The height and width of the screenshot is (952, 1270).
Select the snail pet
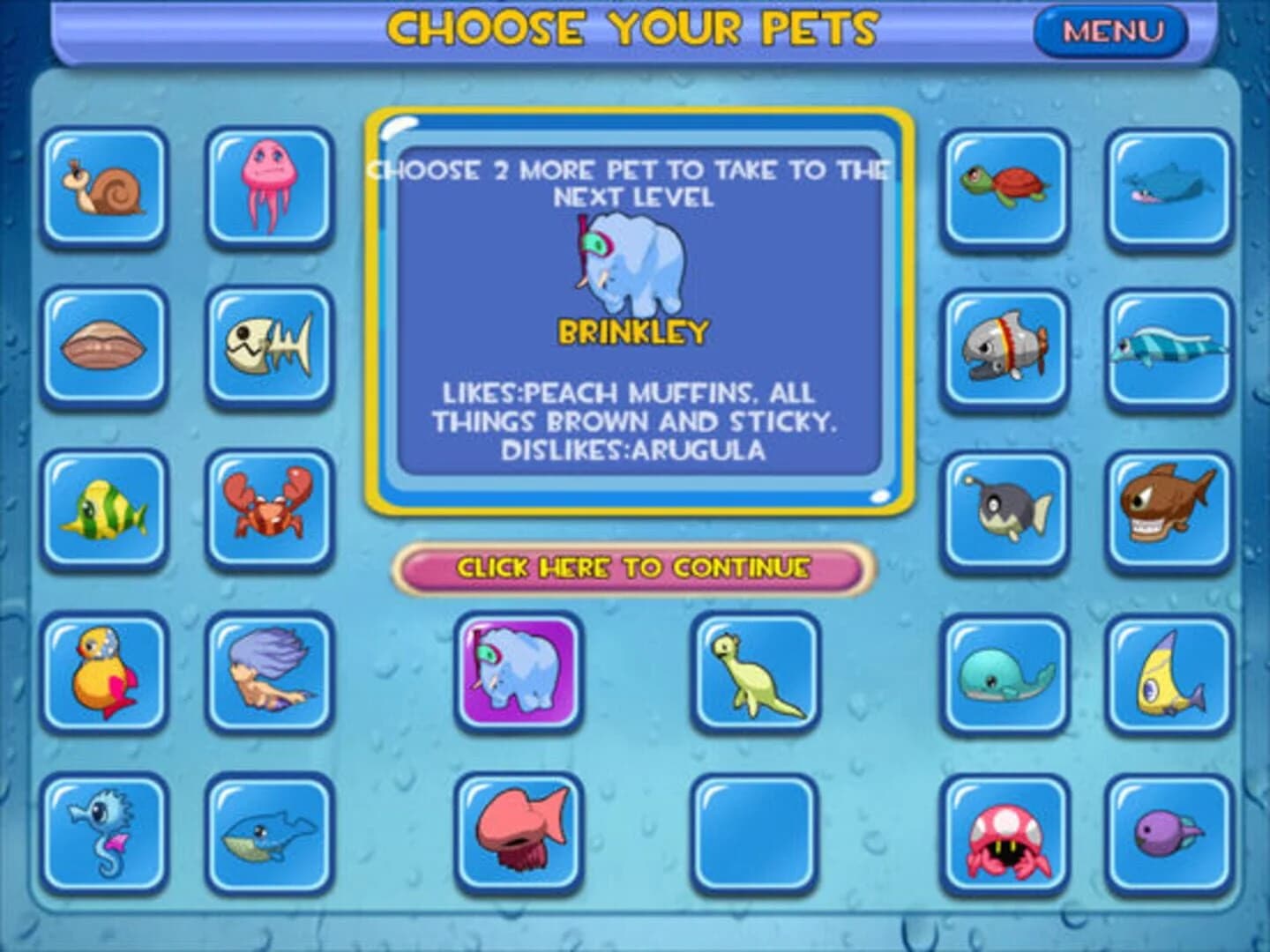tap(103, 188)
